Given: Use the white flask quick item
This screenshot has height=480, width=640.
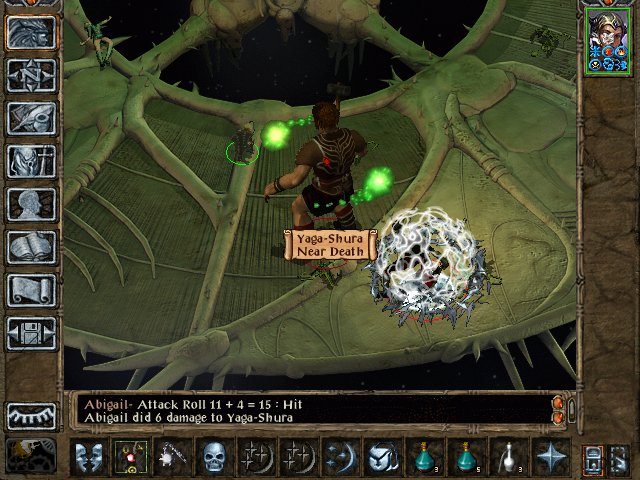Looking at the screenshot, I should click(506, 457).
